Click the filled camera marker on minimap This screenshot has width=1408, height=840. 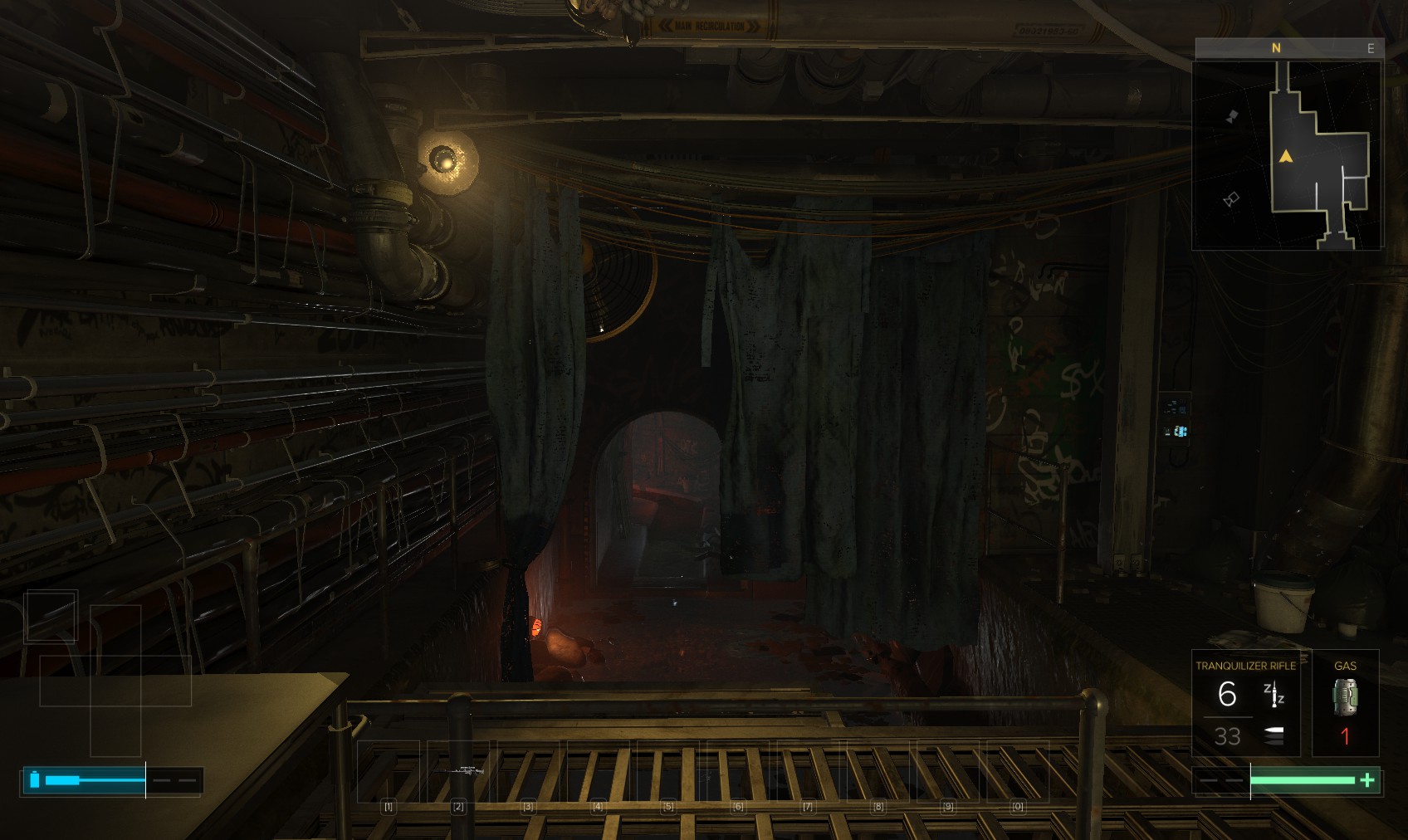1232,116
